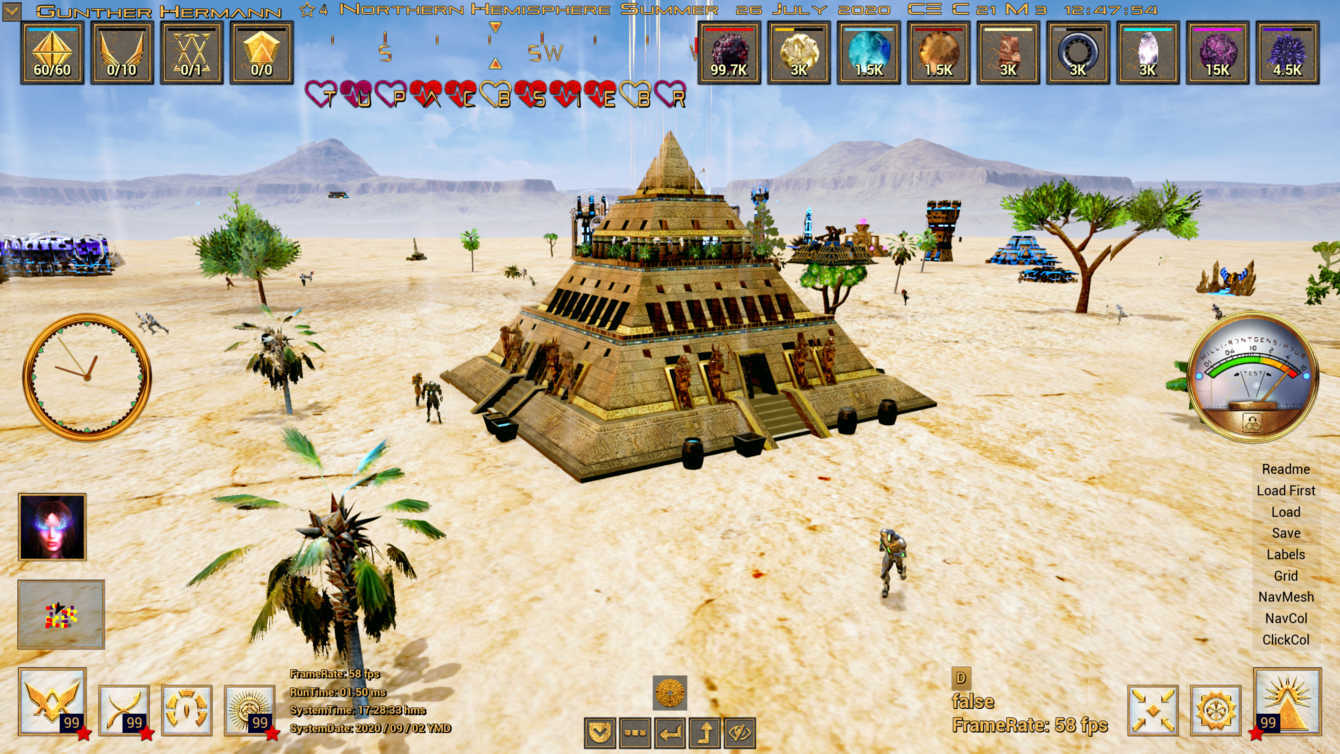1340x754 pixels.
Task: Open the minimap panel
Action: click(x=61, y=615)
